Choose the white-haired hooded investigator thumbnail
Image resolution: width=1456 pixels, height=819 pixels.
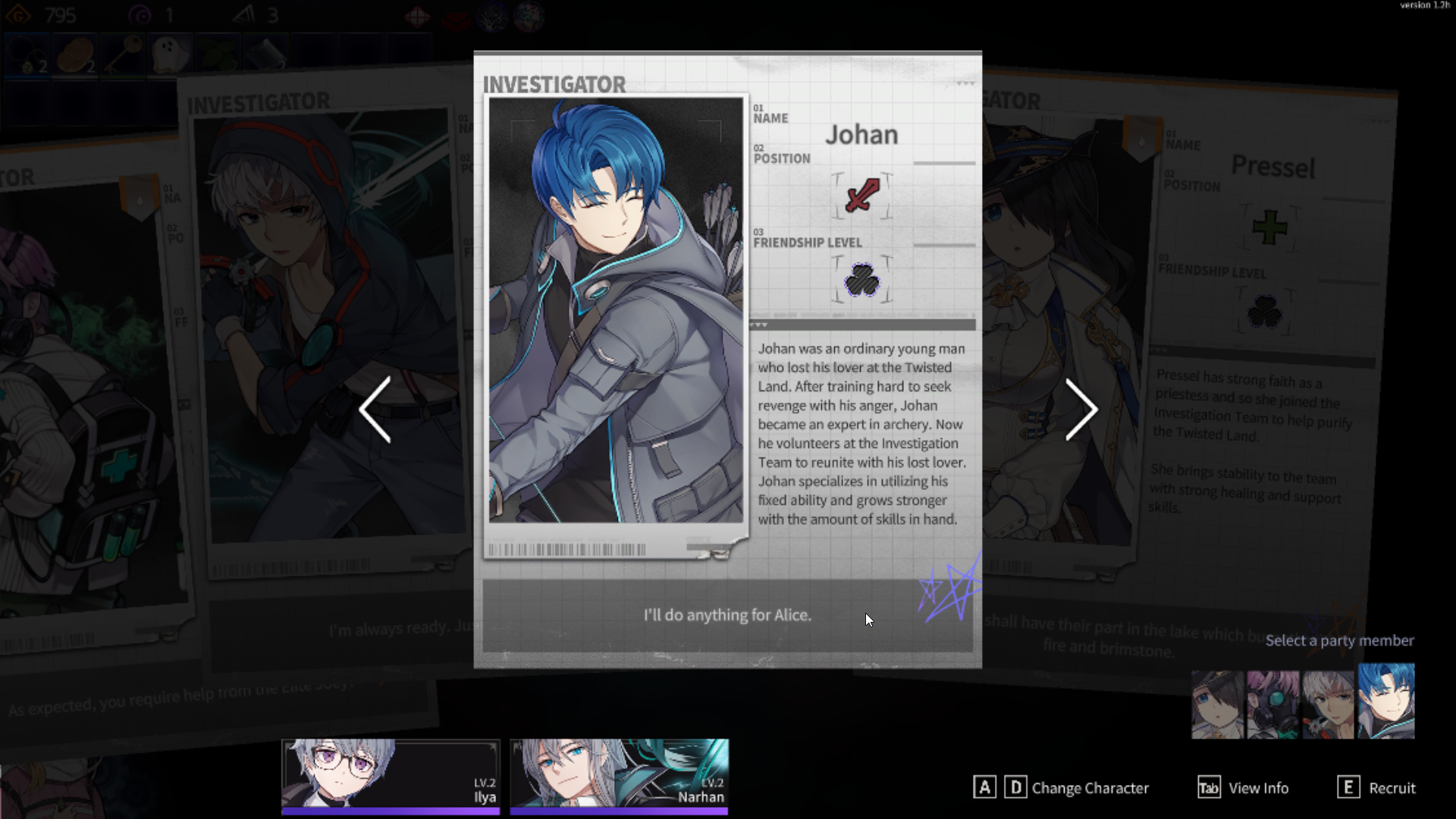point(1329,704)
